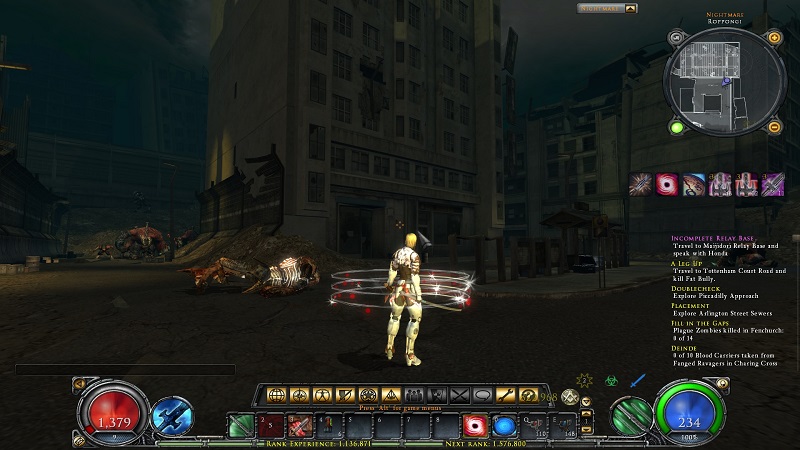Activate the red vortex skill in hotbar
The width and height of the screenshot is (800, 450).
pos(477,424)
